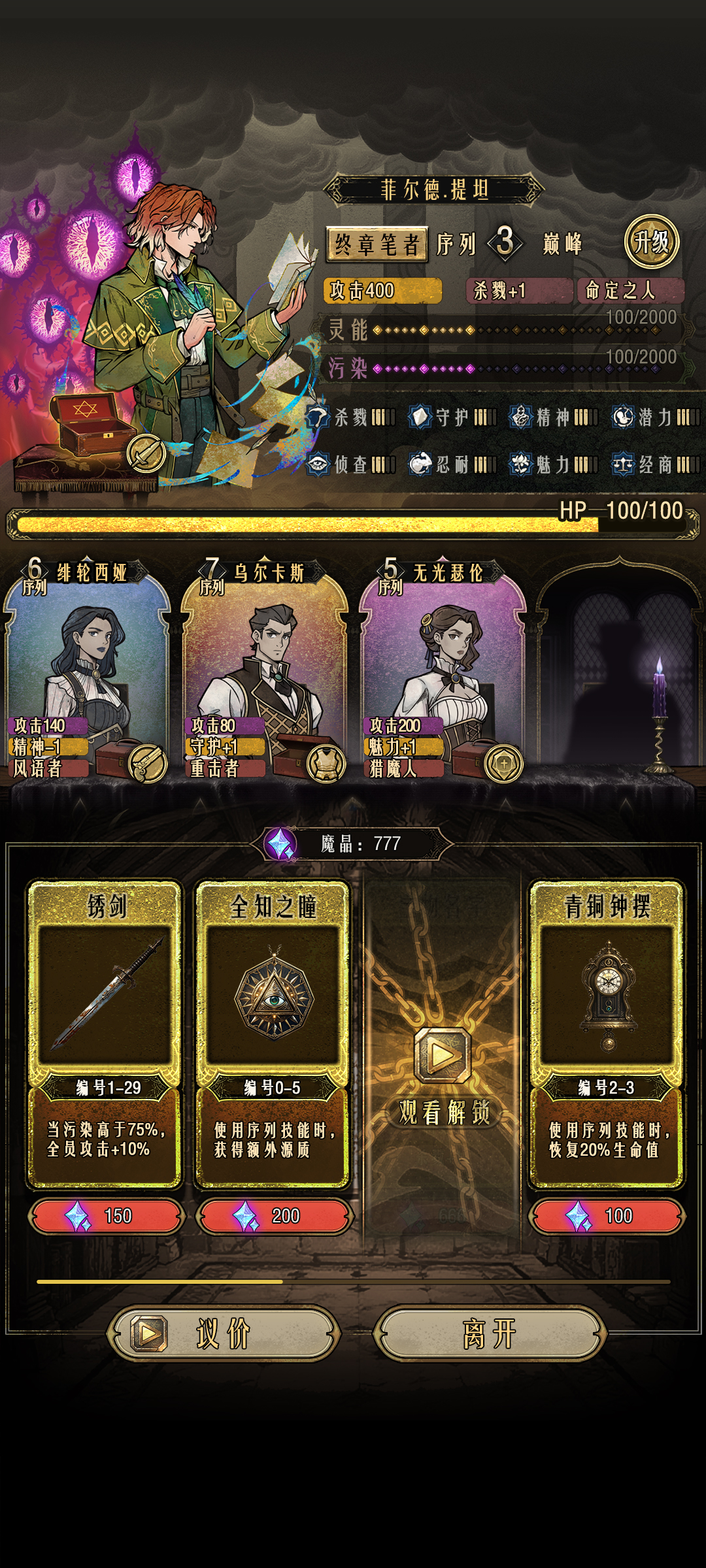This screenshot has height=1568, width=706.
Task: Tap the 议价 bargain button
Action: [224, 1333]
